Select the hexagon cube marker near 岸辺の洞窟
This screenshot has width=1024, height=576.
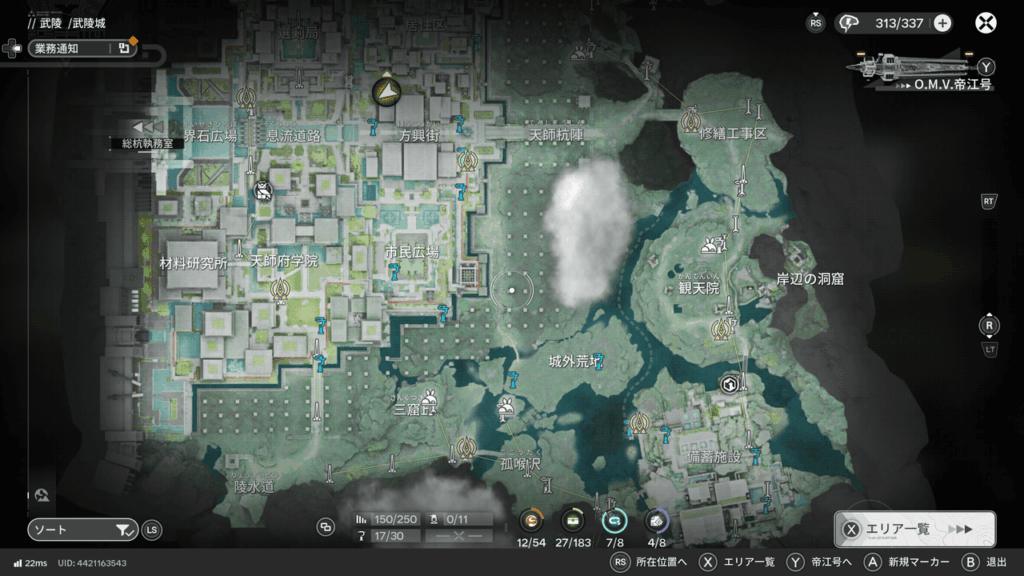(x=730, y=384)
